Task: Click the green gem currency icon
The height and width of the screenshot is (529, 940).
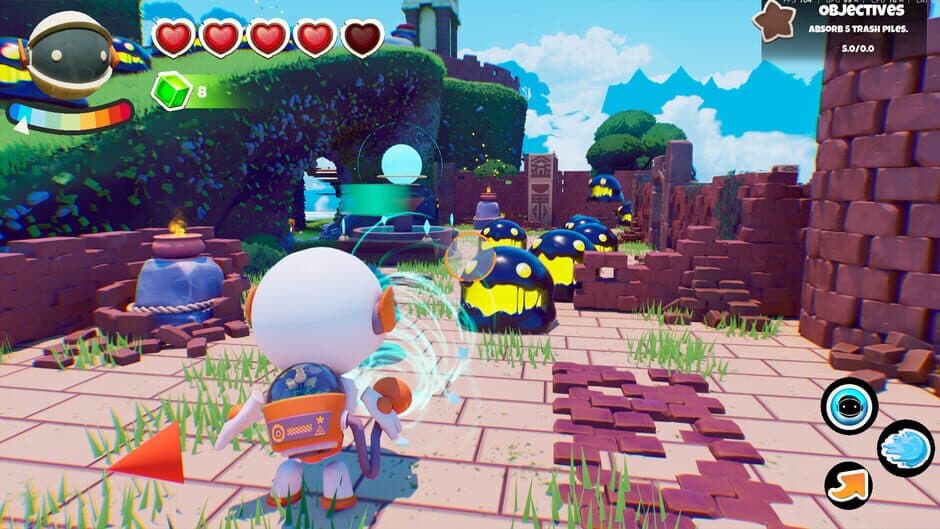Action: 171,92
